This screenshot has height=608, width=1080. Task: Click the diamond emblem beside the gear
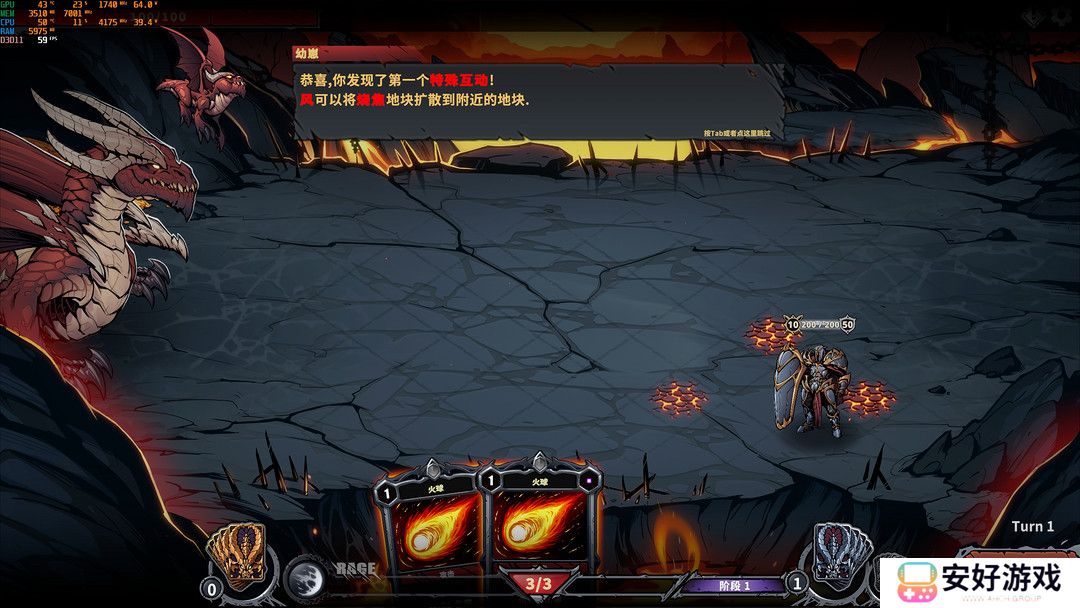[x=1033, y=17]
